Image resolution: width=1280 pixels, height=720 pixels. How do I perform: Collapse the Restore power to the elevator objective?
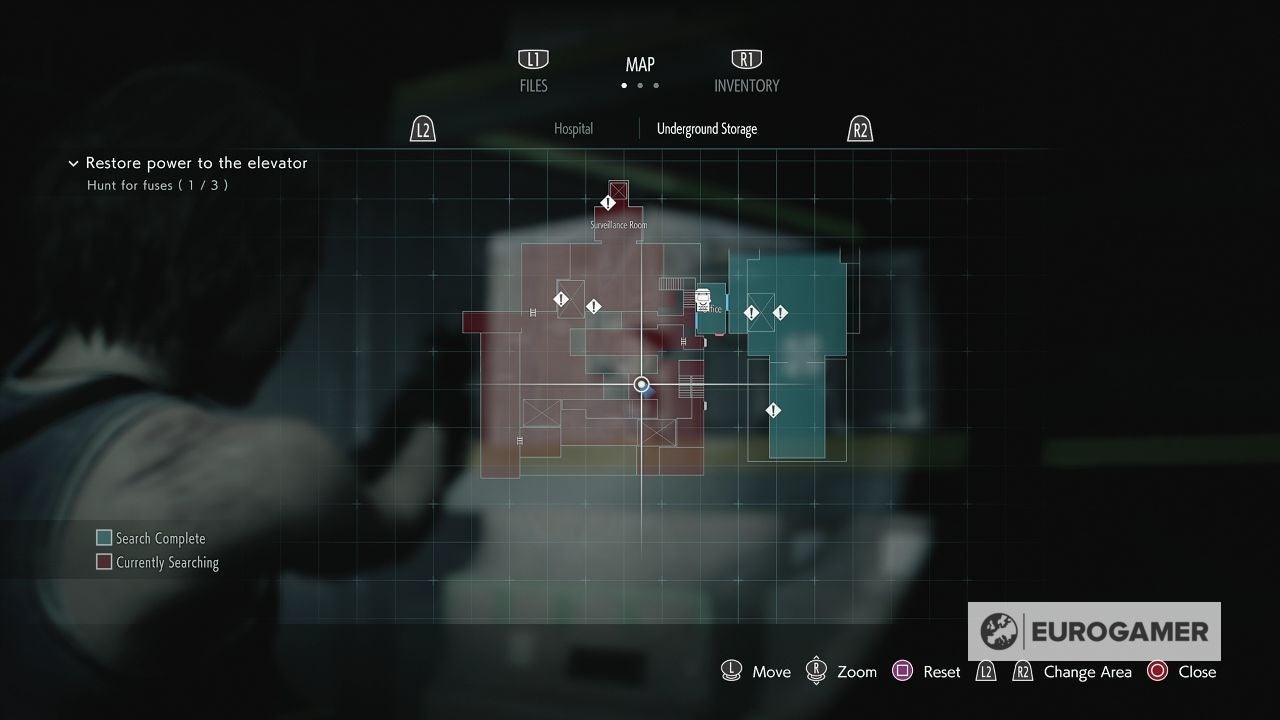(x=73, y=163)
